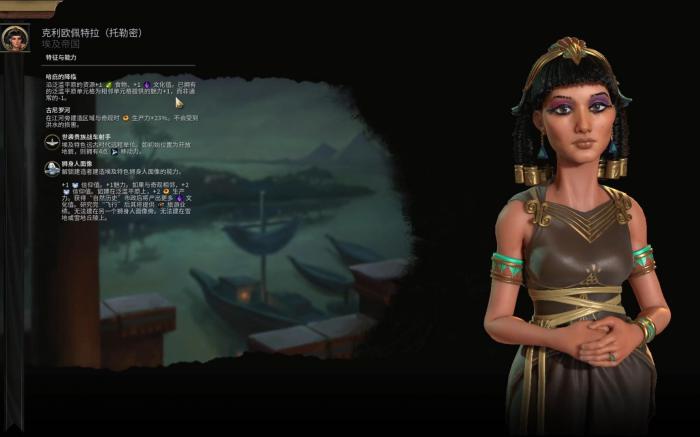This screenshot has width=700, height=437.
Task: Select the Maryannu Chariot Archer unit icon
Action: click(x=52, y=142)
